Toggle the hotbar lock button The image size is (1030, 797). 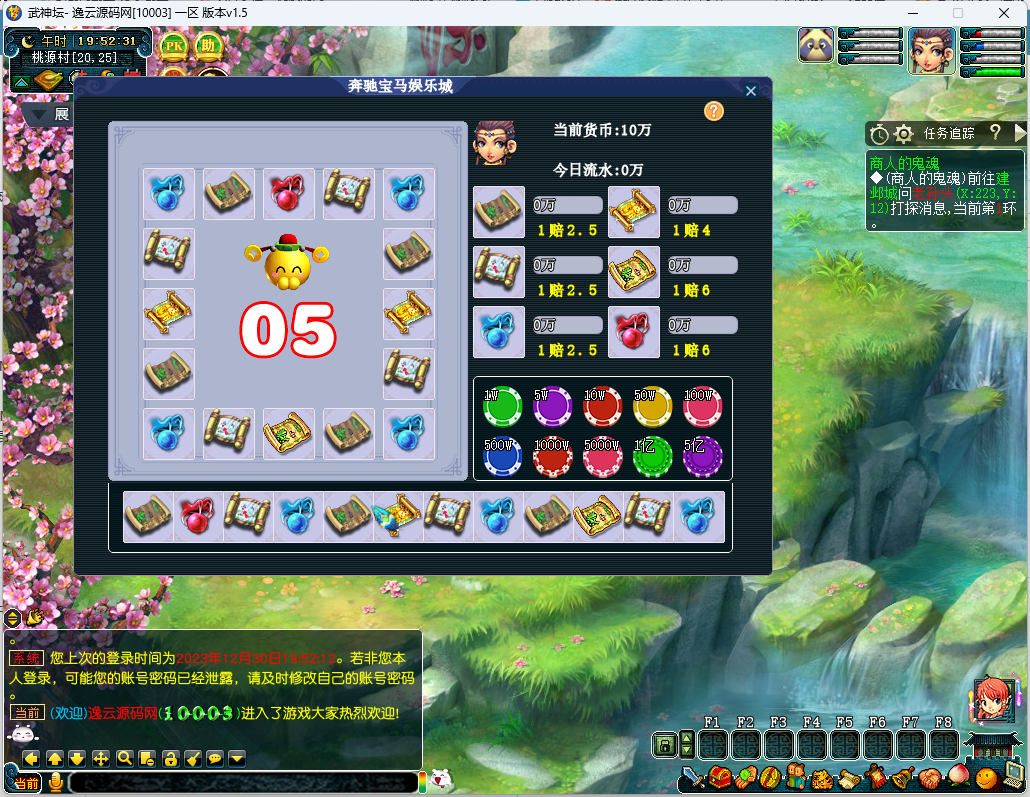[x=663, y=745]
